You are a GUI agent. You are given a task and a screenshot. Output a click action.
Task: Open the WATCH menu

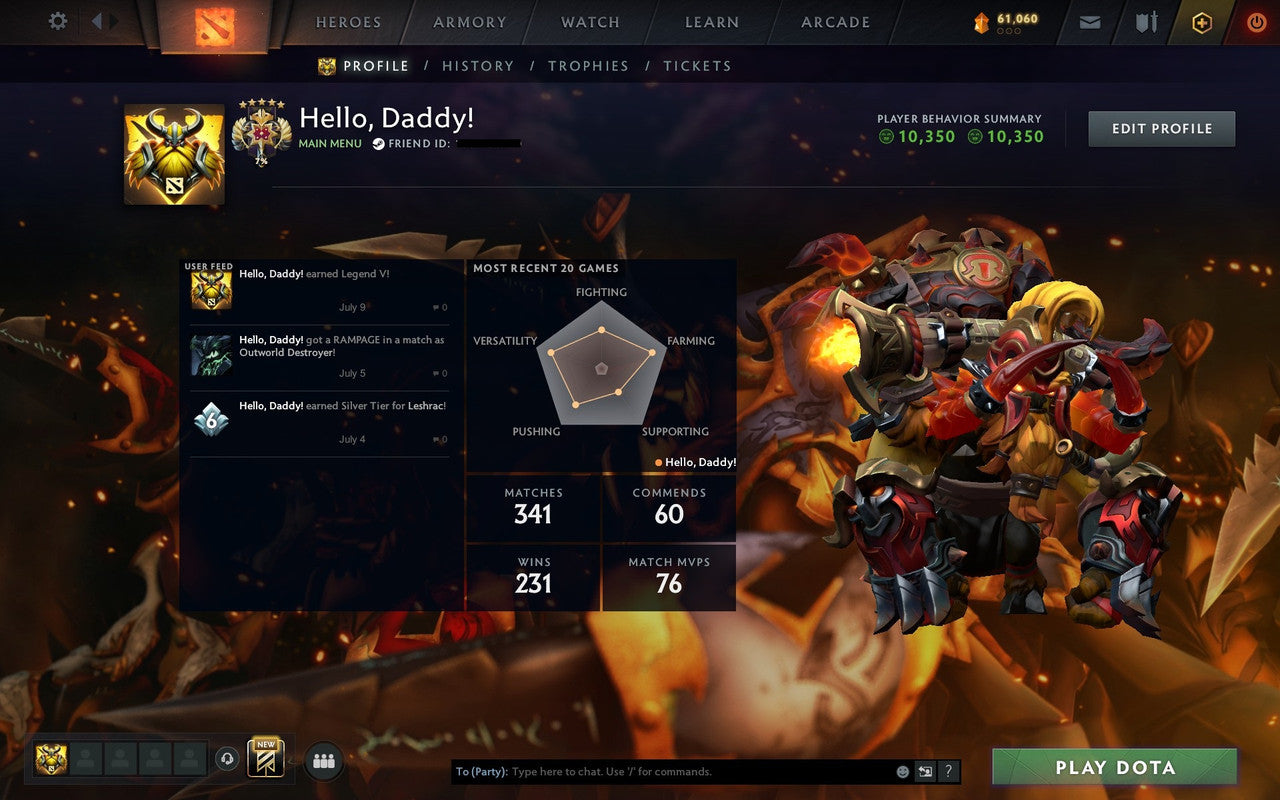[x=589, y=22]
